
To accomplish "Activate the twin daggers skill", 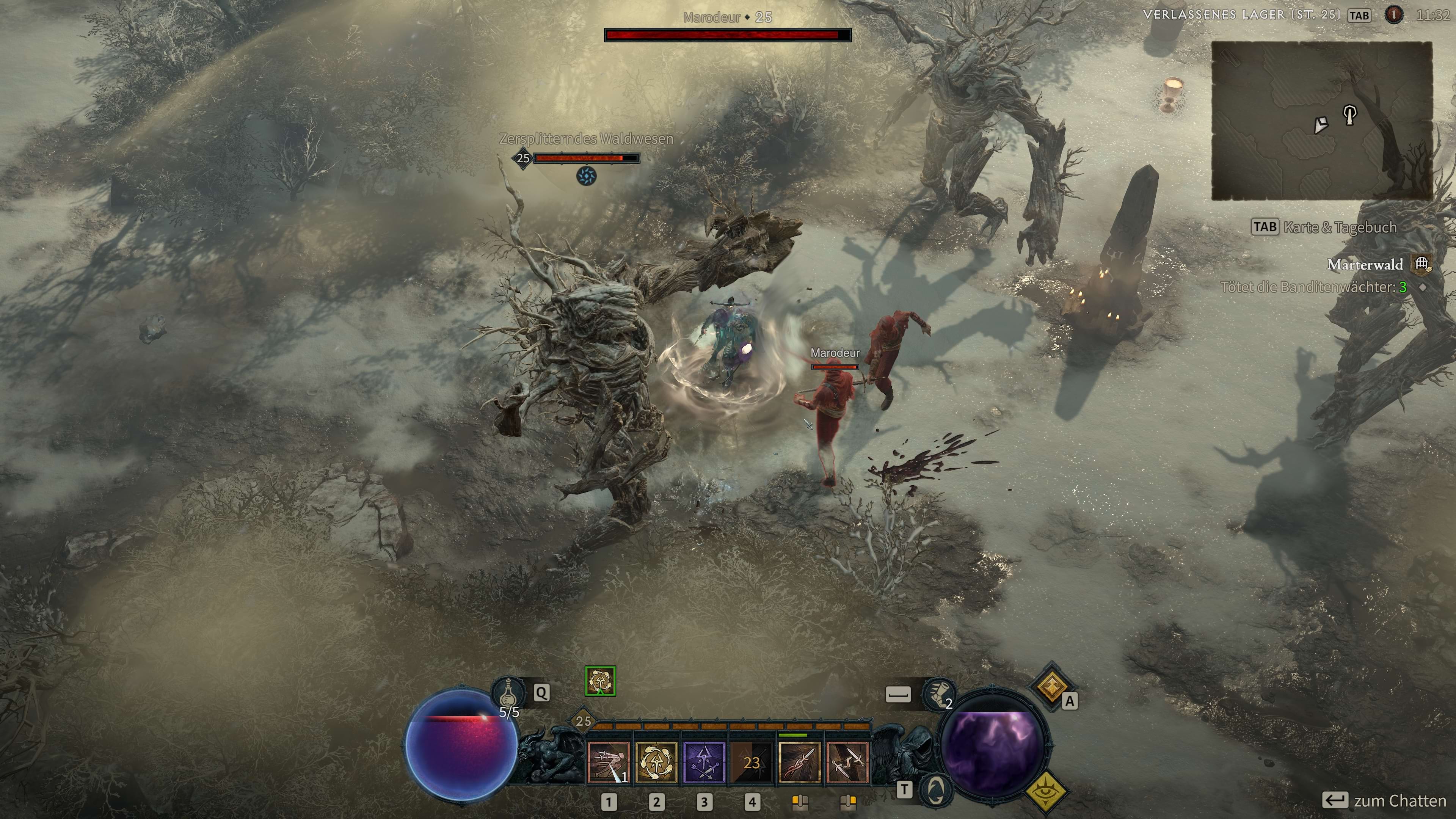I will click(x=847, y=762).
